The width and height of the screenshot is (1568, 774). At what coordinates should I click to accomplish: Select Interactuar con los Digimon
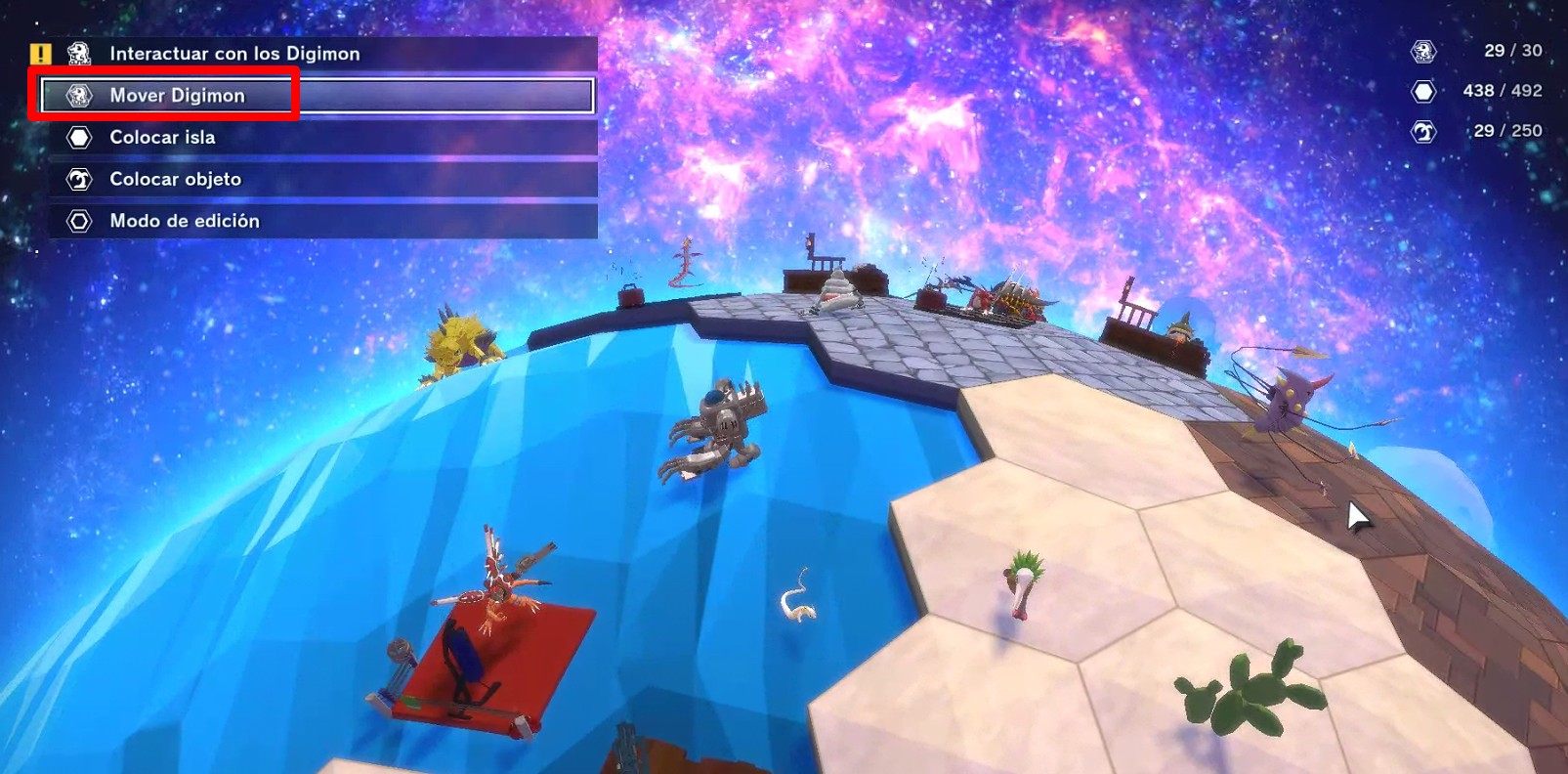point(234,54)
